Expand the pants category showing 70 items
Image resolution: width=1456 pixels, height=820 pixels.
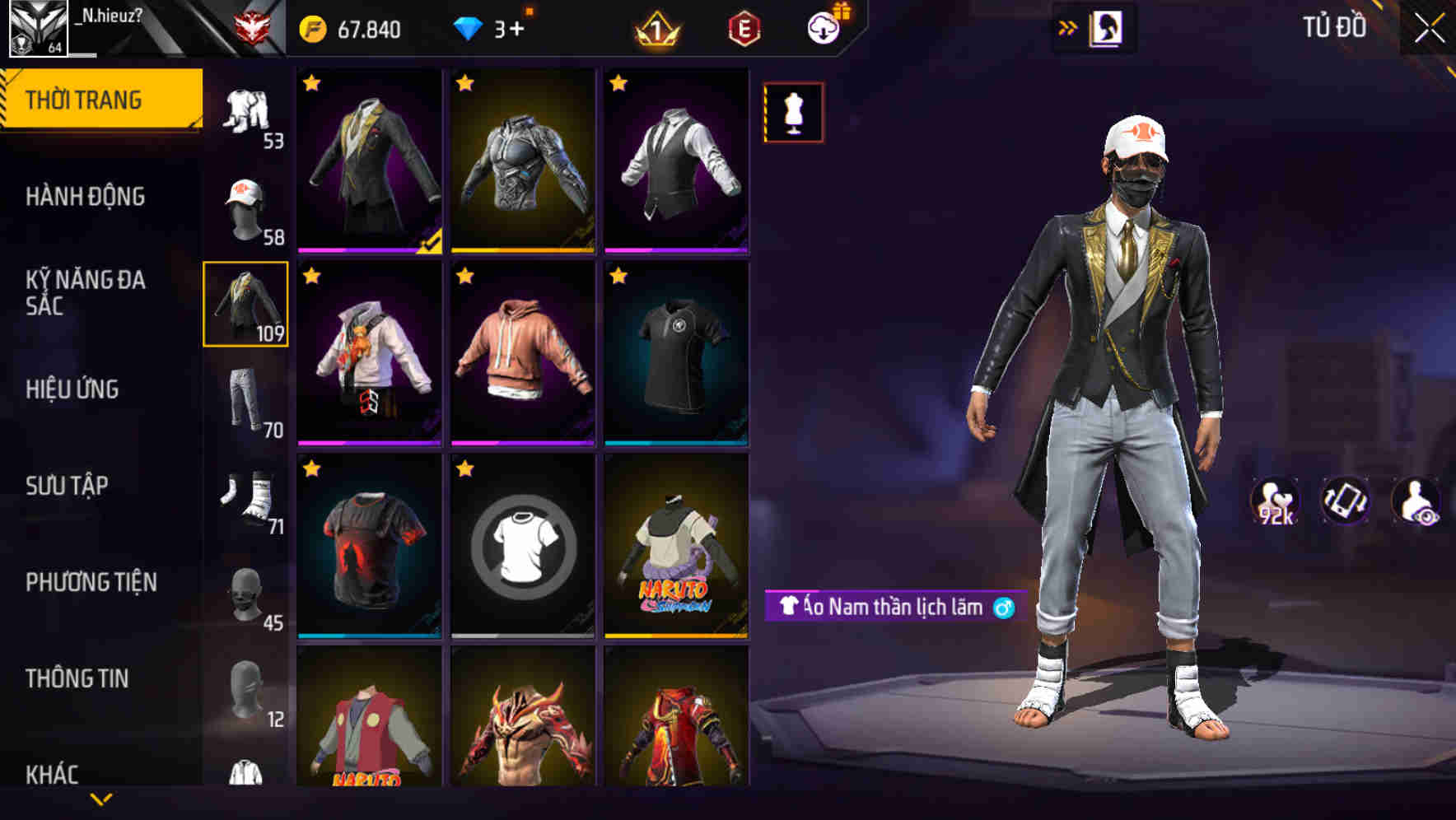click(x=246, y=401)
